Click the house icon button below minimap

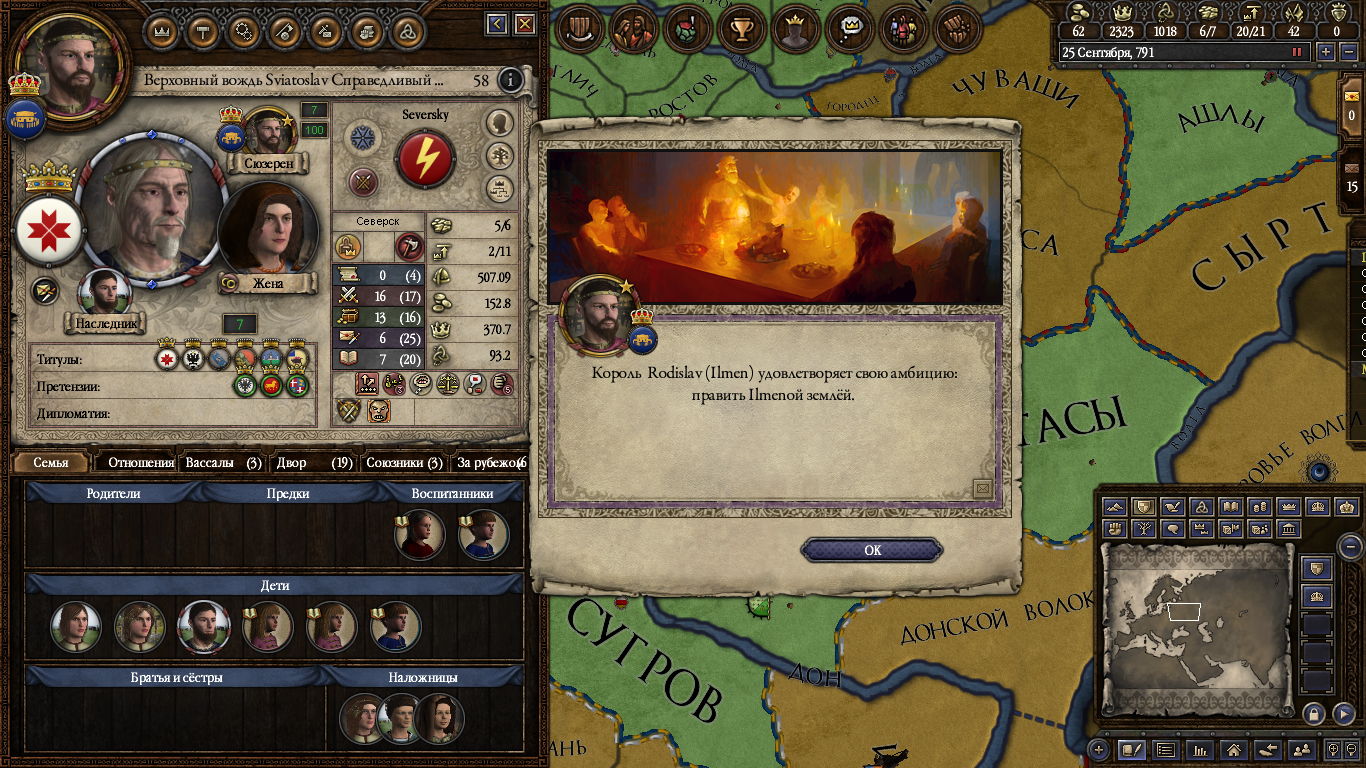click(1234, 749)
